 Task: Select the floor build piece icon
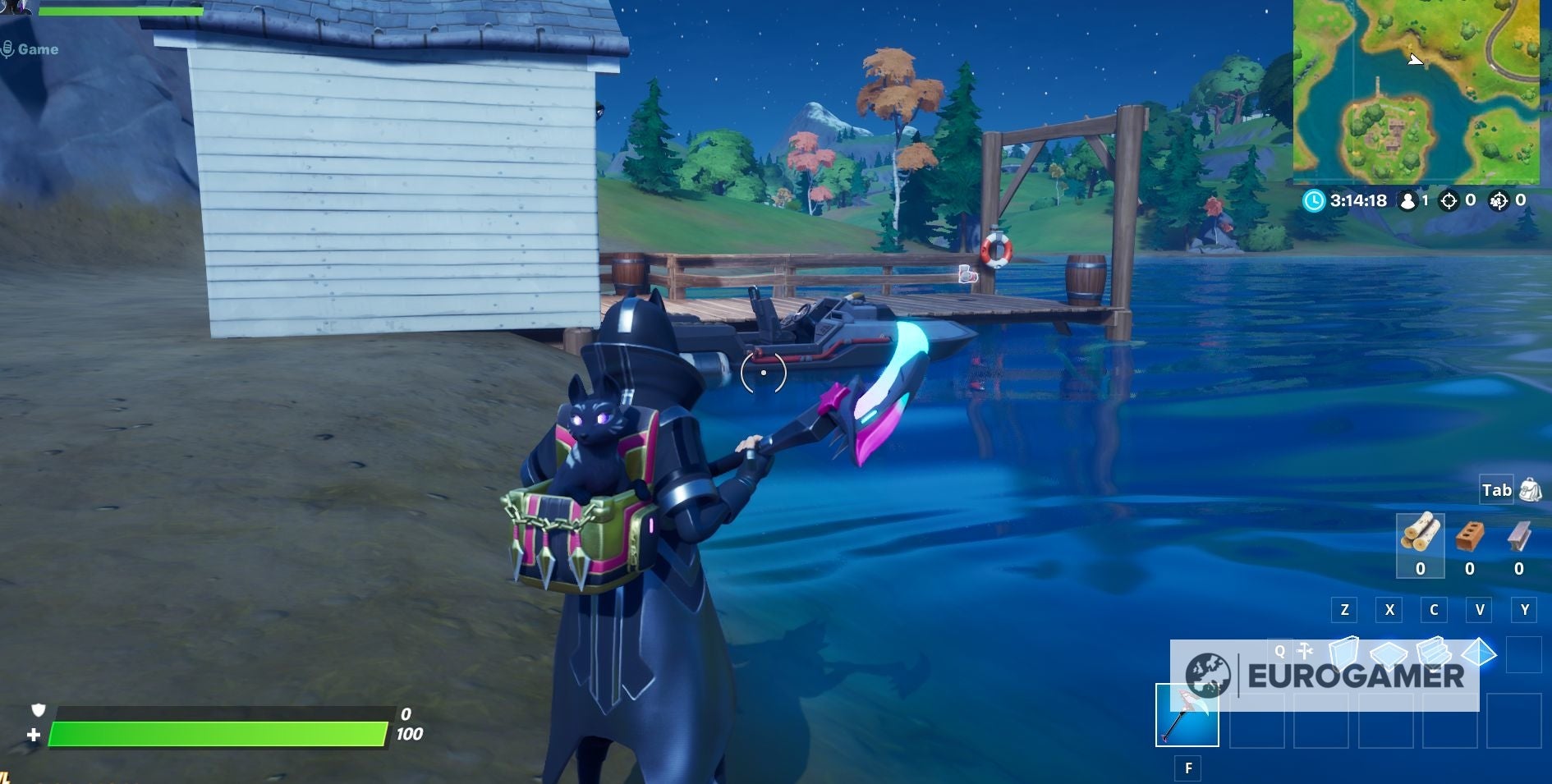(x=1389, y=654)
